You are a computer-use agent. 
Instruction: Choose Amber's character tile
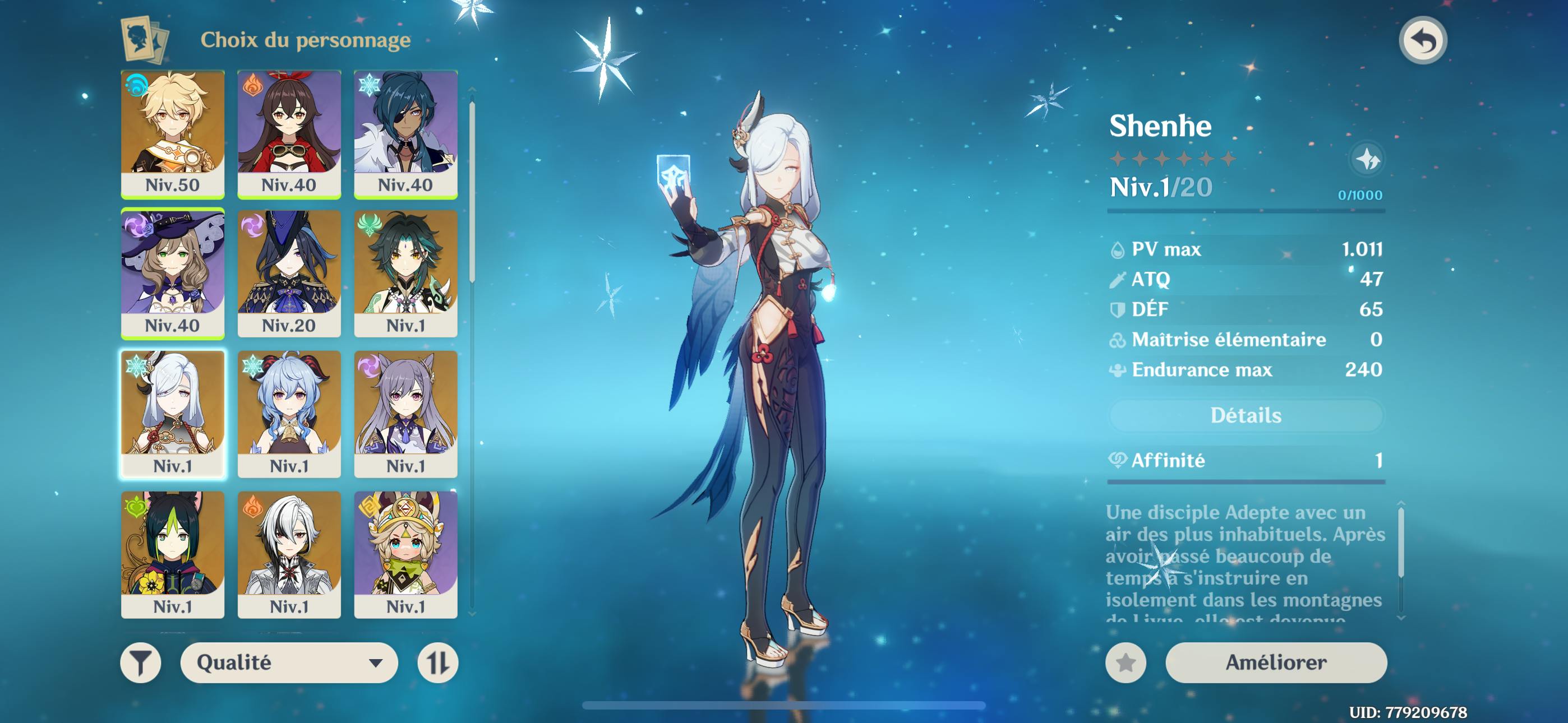289,133
